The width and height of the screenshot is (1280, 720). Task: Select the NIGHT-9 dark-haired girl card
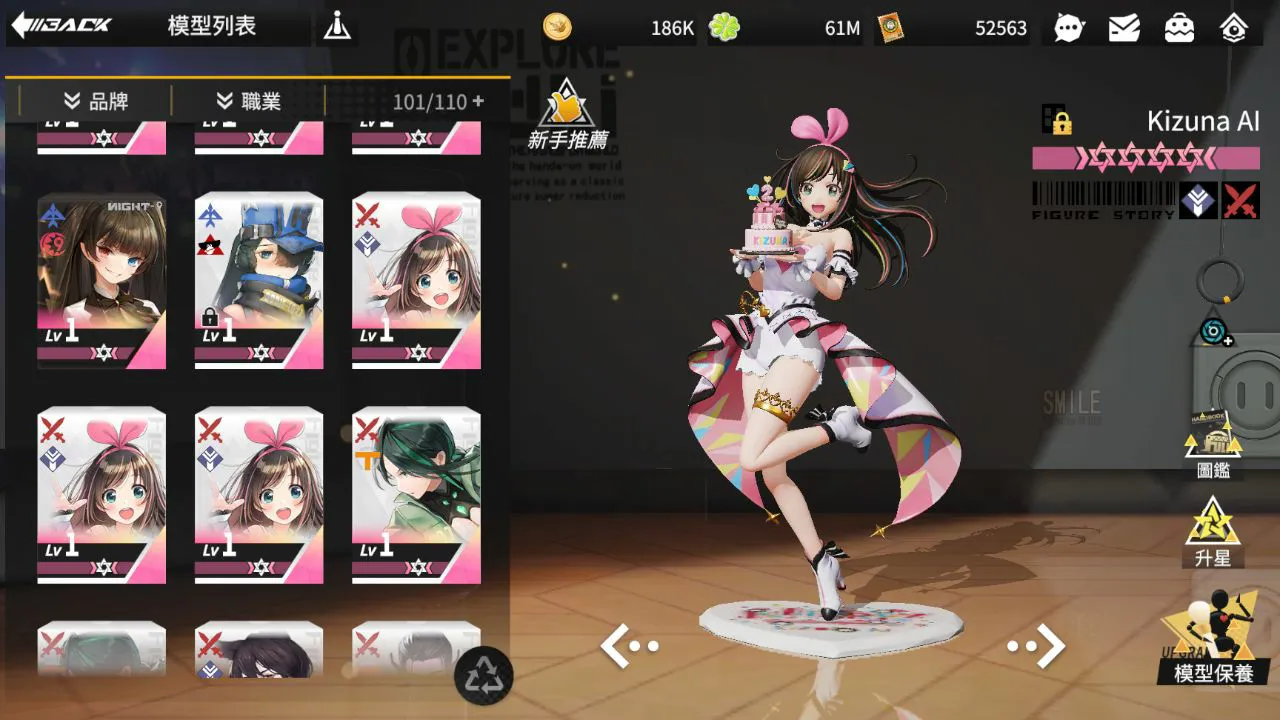click(102, 281)
